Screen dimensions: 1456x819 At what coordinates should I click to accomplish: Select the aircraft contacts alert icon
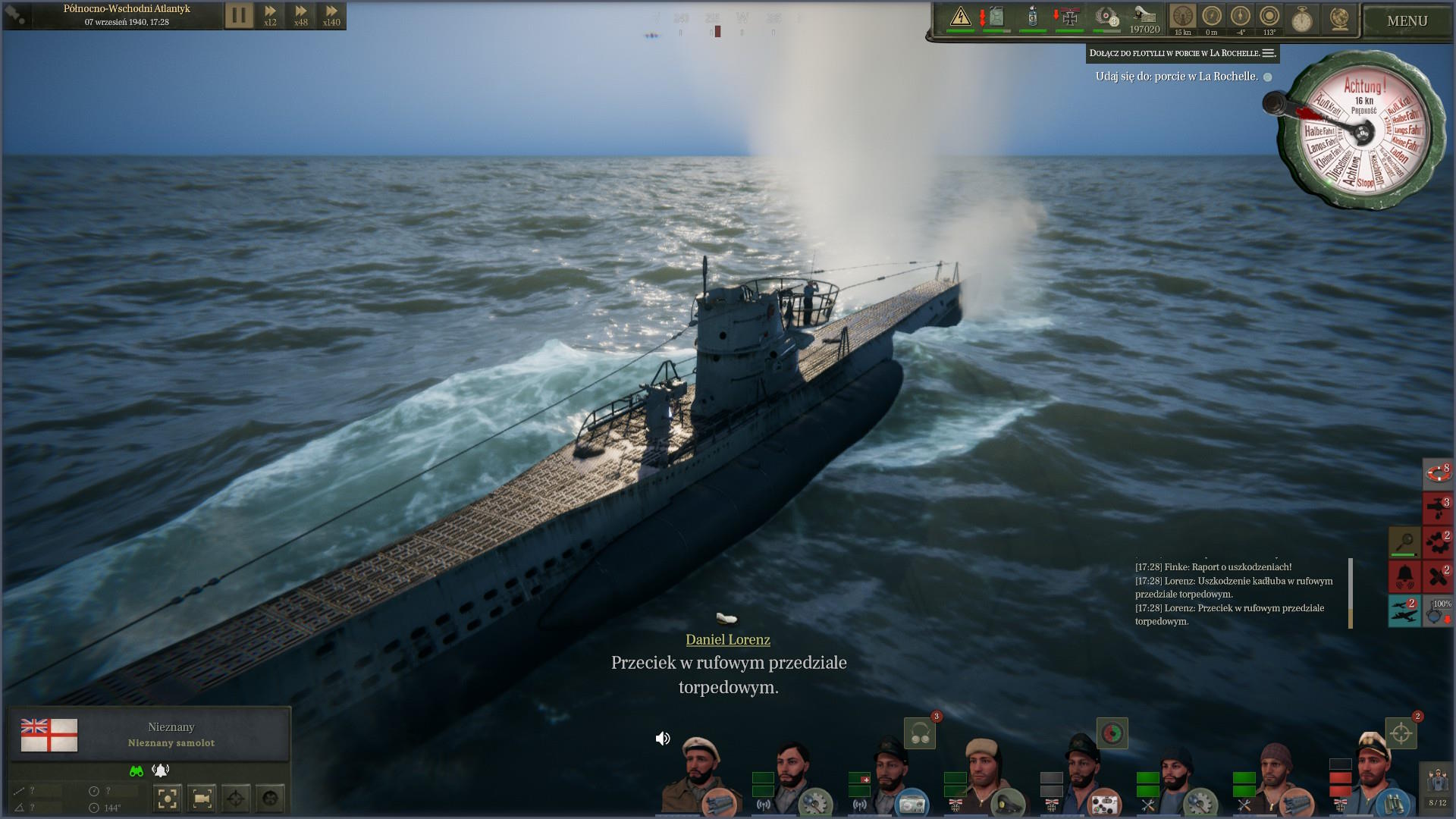point(1404,610)
